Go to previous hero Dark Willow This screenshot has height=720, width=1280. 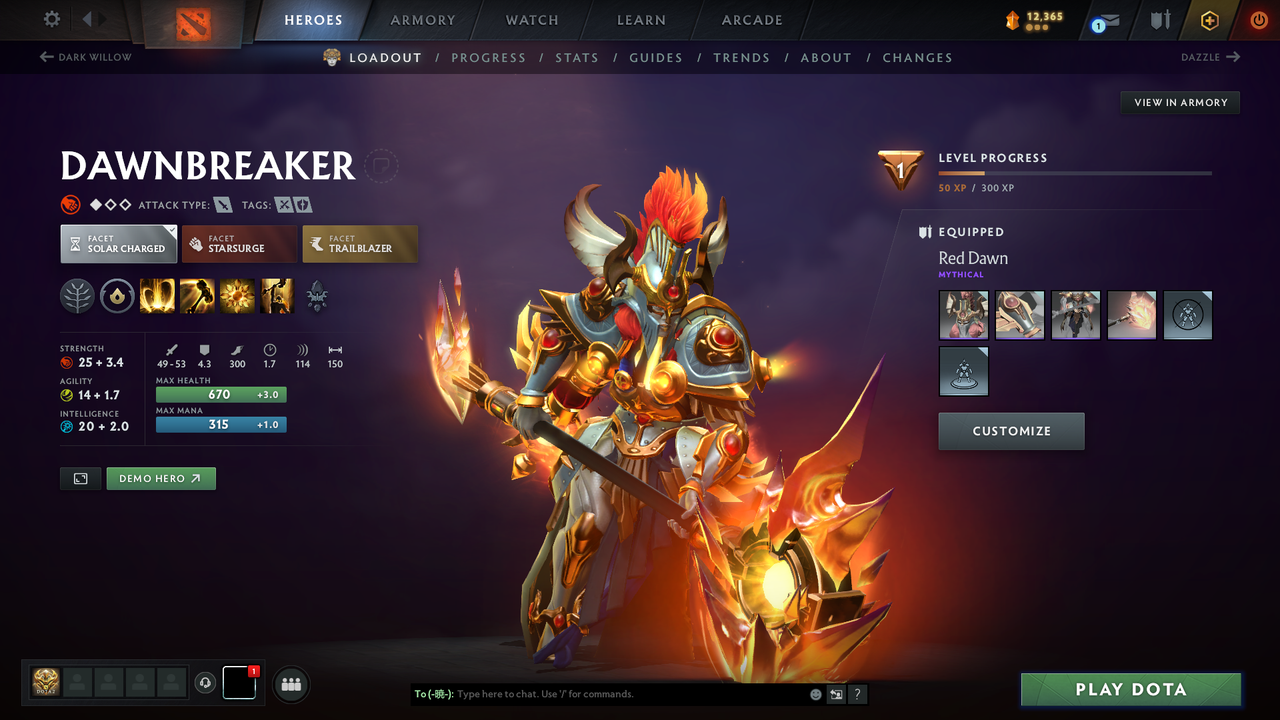pyautogui.click(x=86, y=57)
